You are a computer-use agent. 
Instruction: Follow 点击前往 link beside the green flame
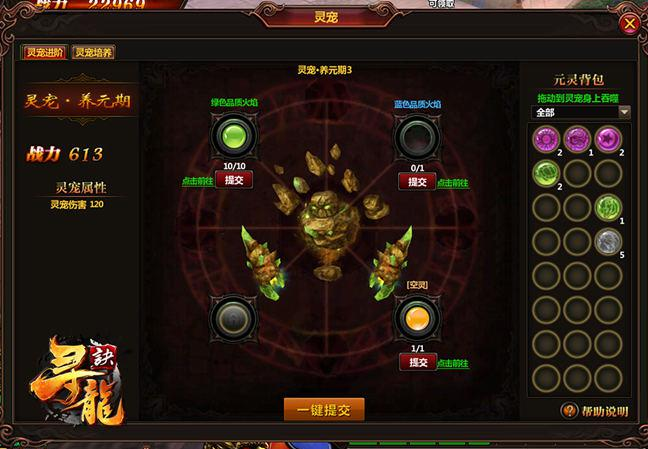pyautogui.click(x=196, y=181)
